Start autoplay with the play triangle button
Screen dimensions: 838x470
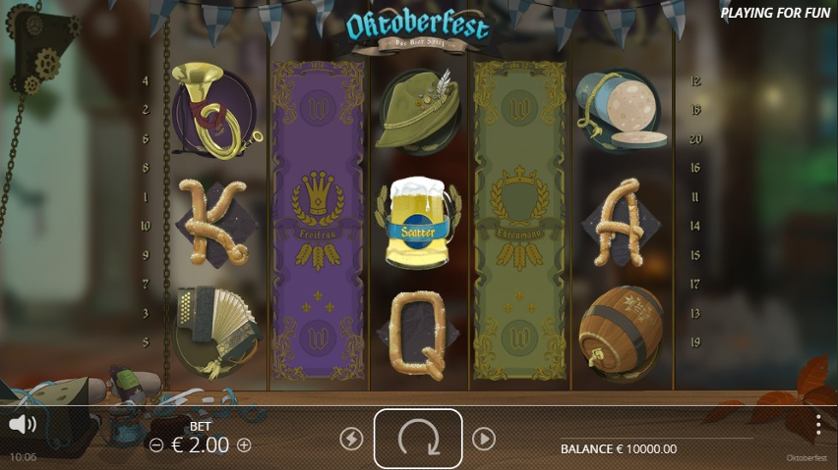pyautogui.click(x=484, y=438)
